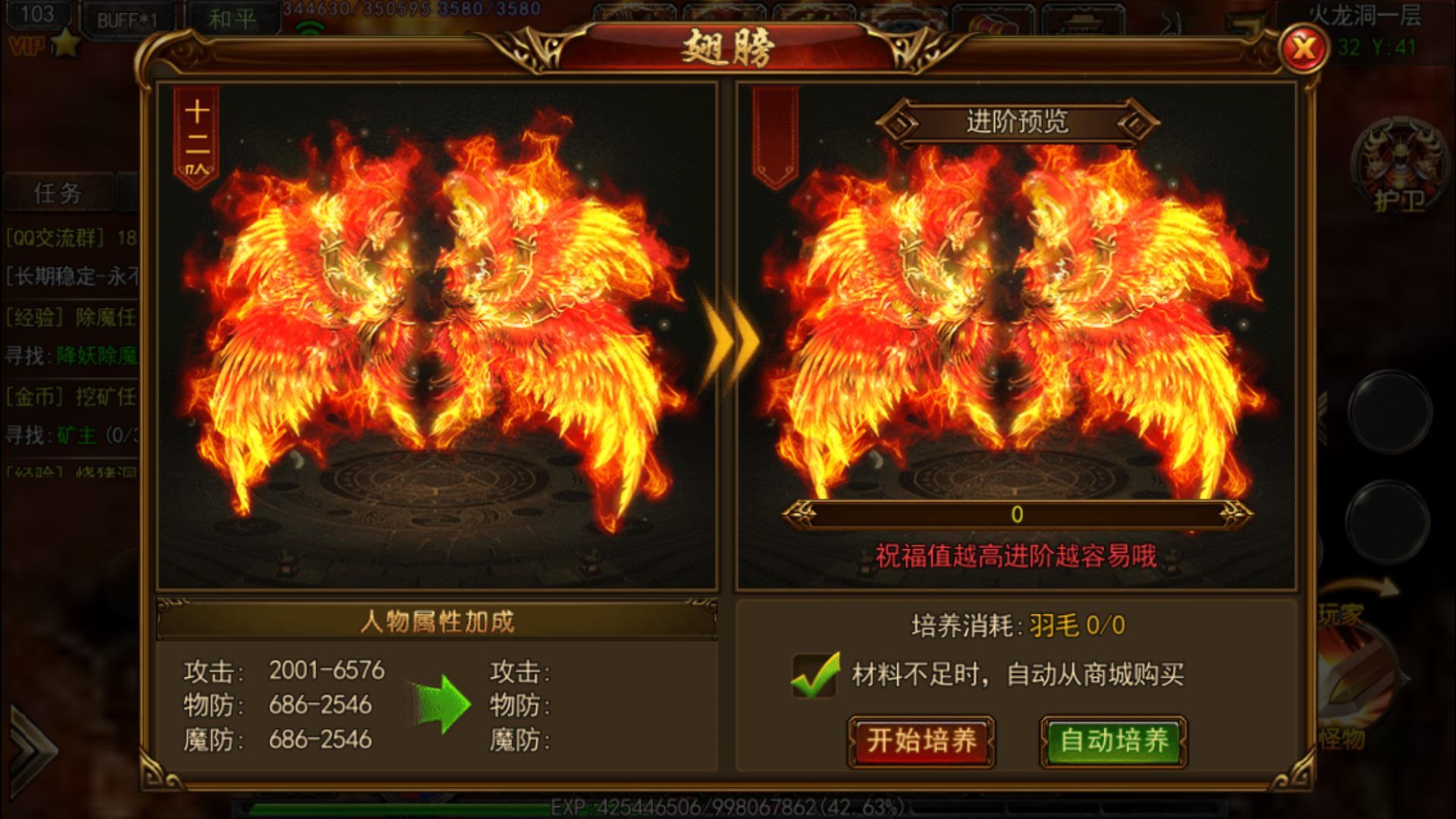This screenshot has width=1456, height=819.
Task: Open the 任务 quest tab
Action: pyautogui.click(x=58, y=193)
